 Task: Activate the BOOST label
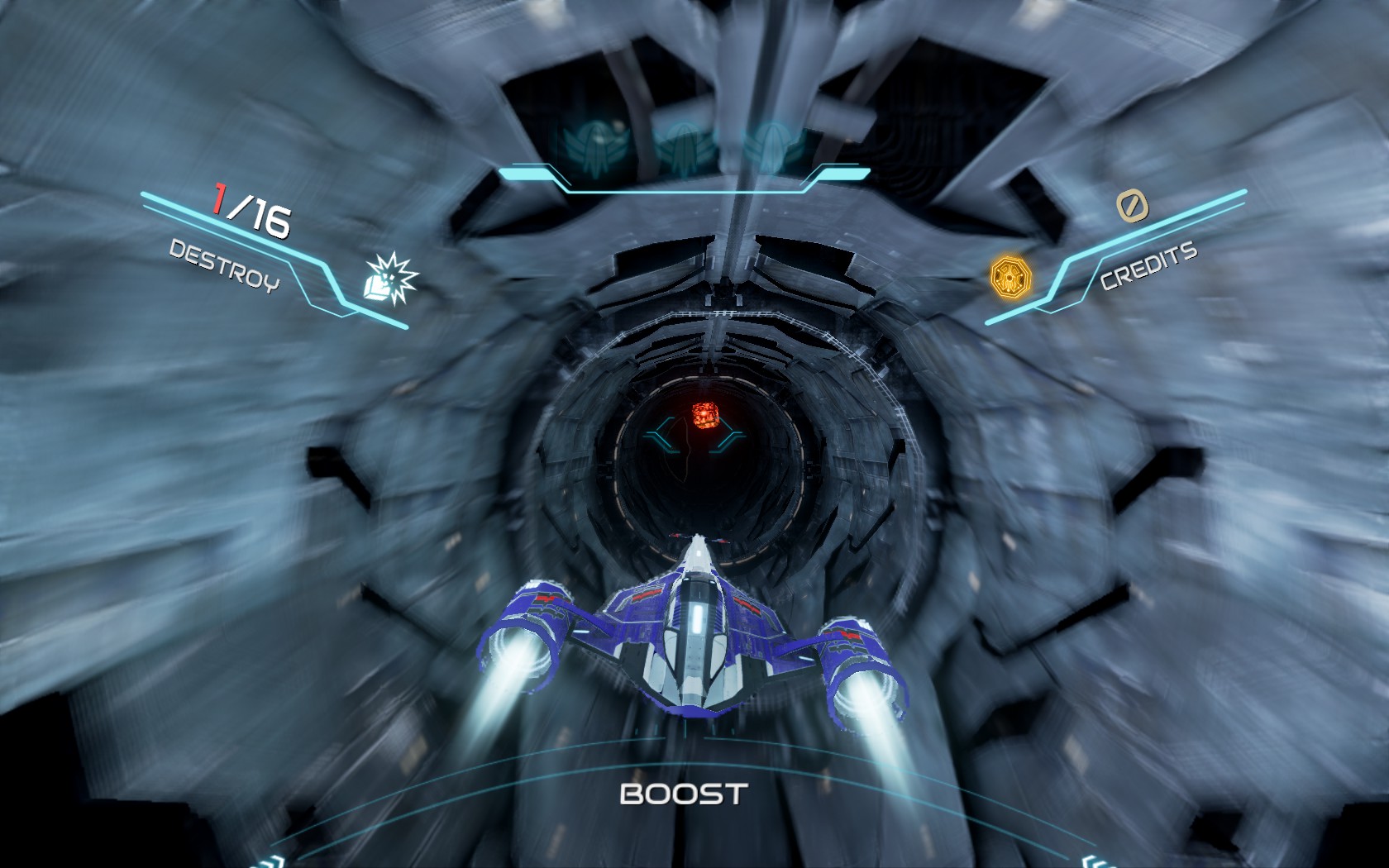(684, 794)
